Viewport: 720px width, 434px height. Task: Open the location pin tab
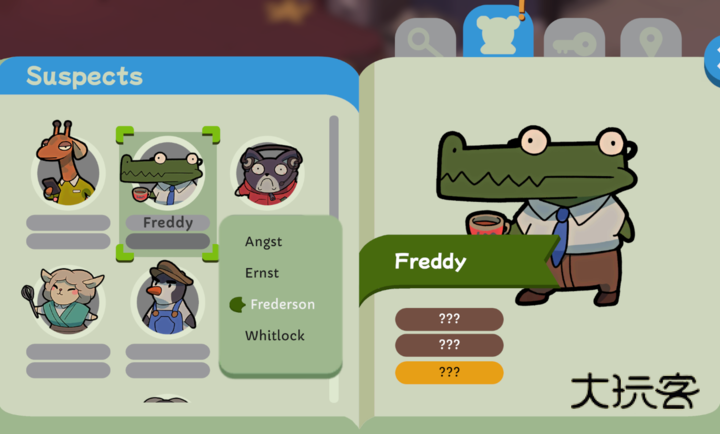(x=650, y=42)
